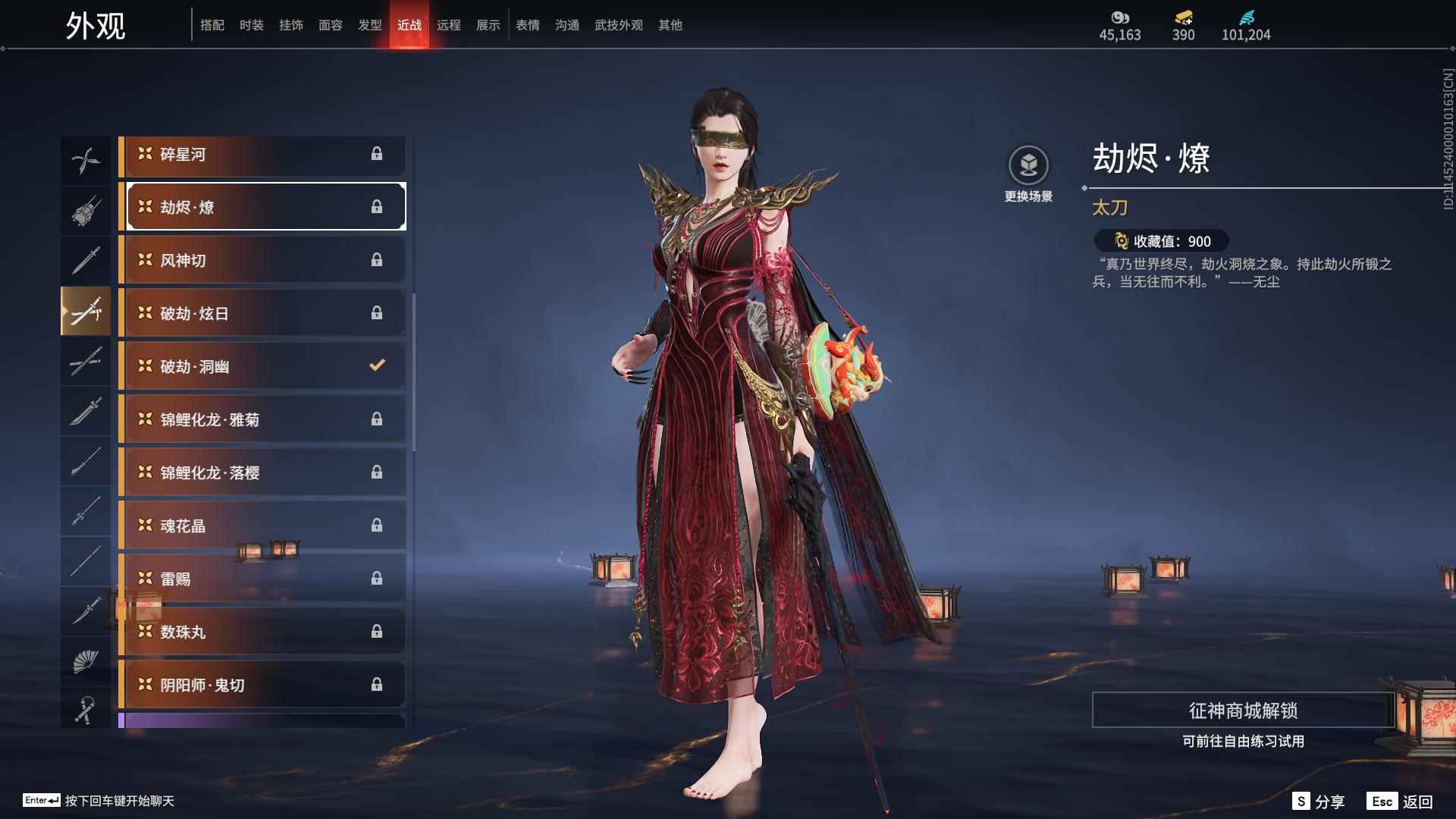Select the tachi weapon category icon
This screenshot has width=1456, height=819.
[86, 311]
